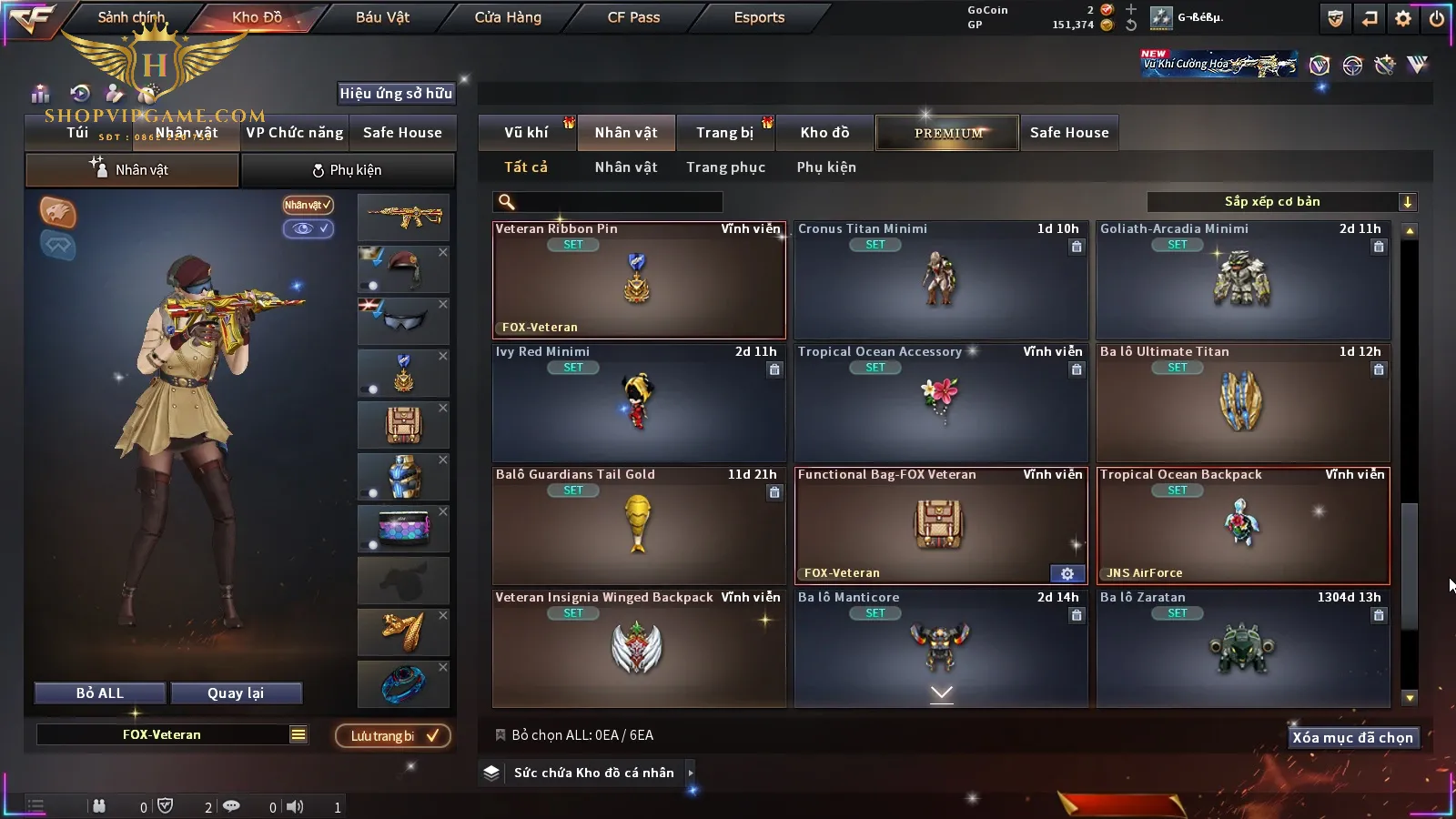The height and width of the screenshot is (819, 1456).
Task: Open the settings gear icon
Action: (x=1403, y=18)
